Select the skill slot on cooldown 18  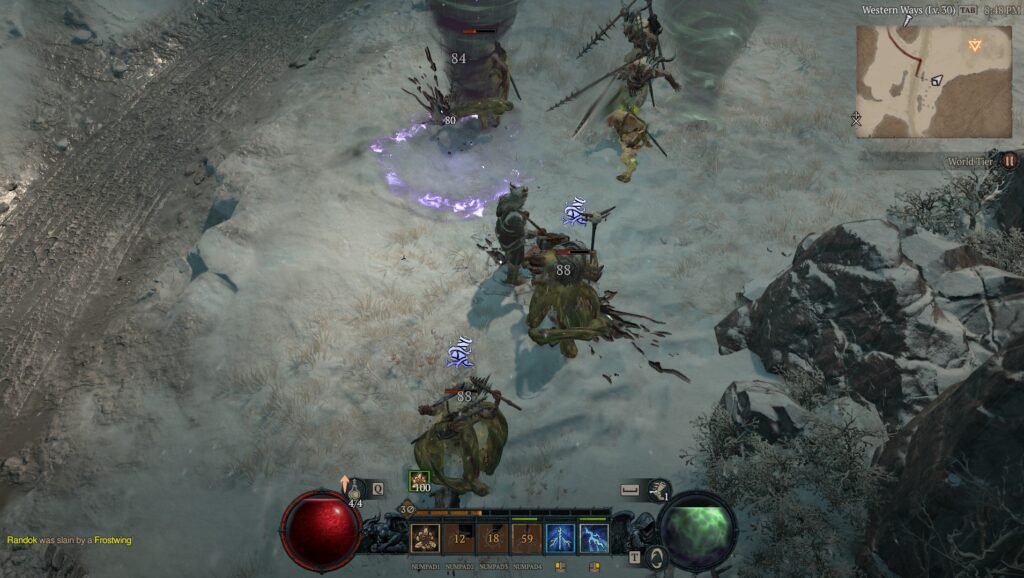click(493, 539)
